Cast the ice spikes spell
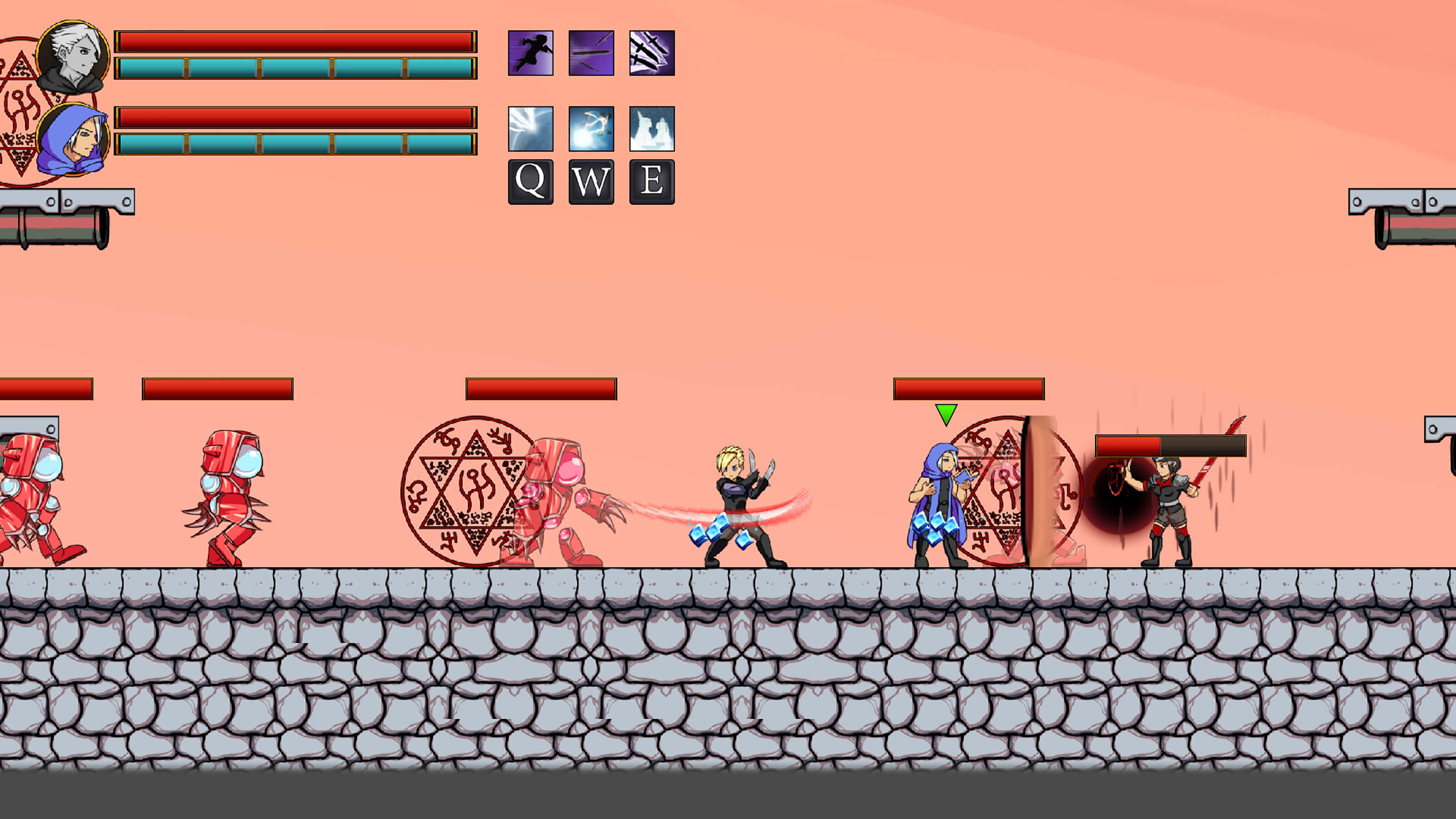Image resolution: width=1456 pixels, height=819 pixels. (652, 129)
